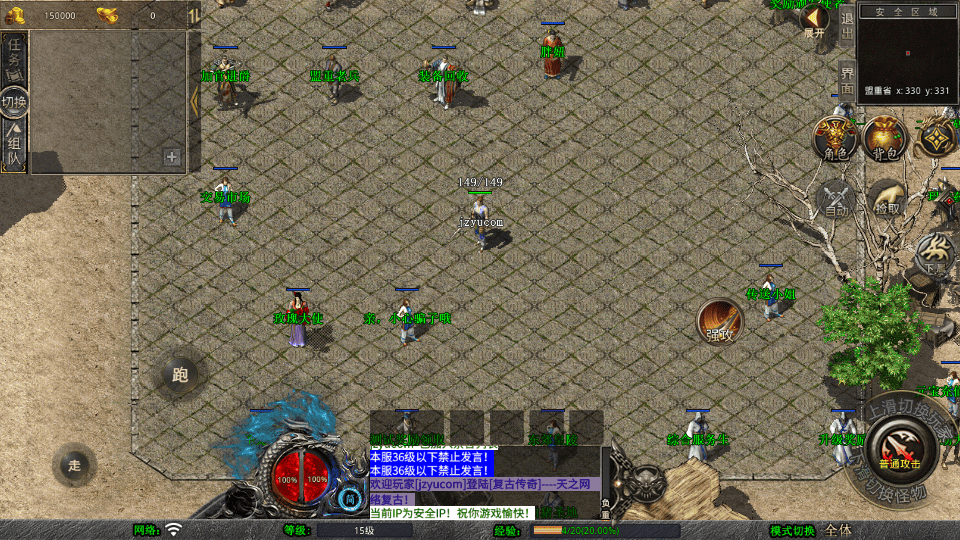Expand the top menu with 展开 arrow
Image resolution: width=960 pixels, height=540 pixels.
[x=815, y=19]
